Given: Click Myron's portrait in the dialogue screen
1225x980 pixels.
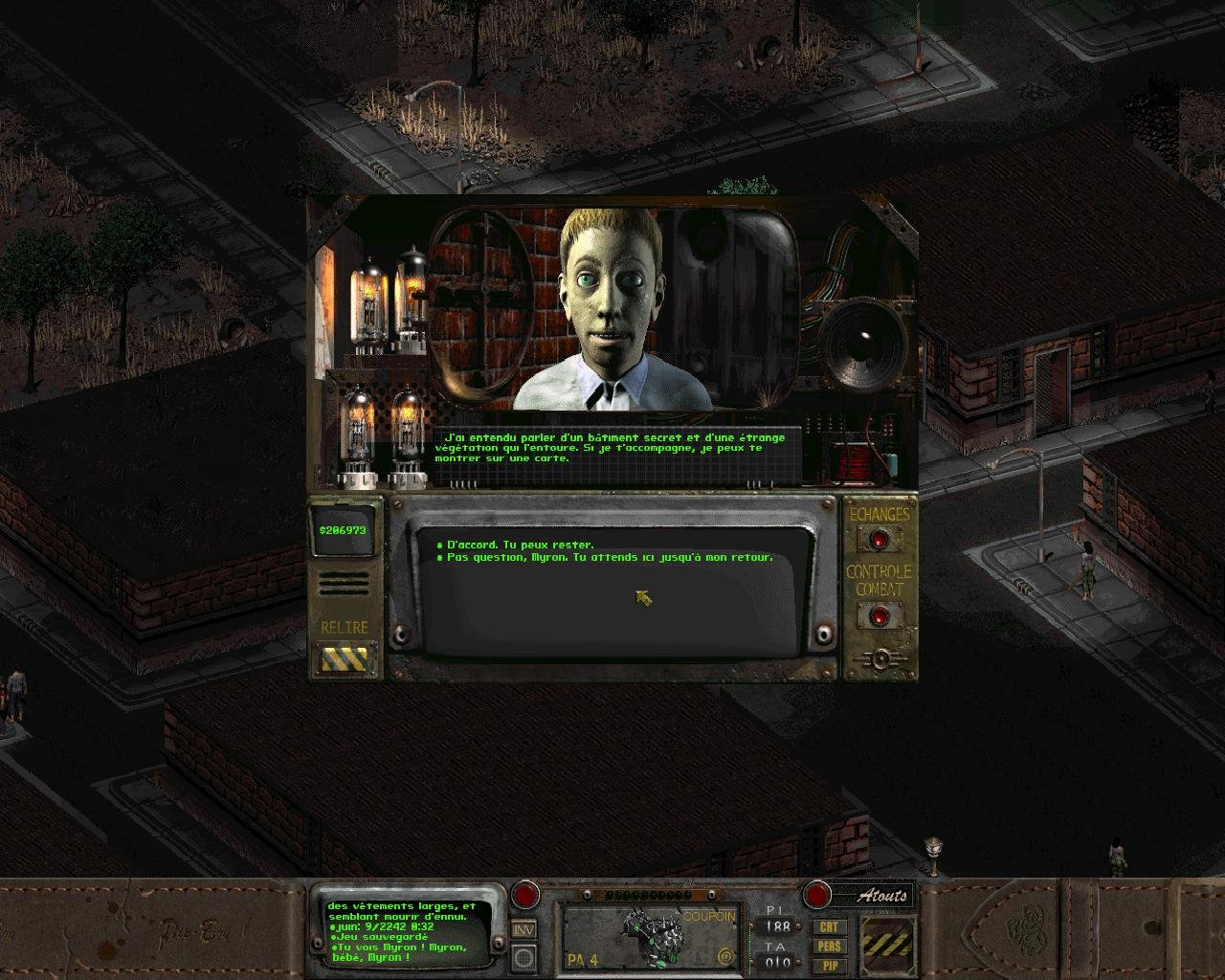Looking at the screenshot, I should tap(611, 306).
